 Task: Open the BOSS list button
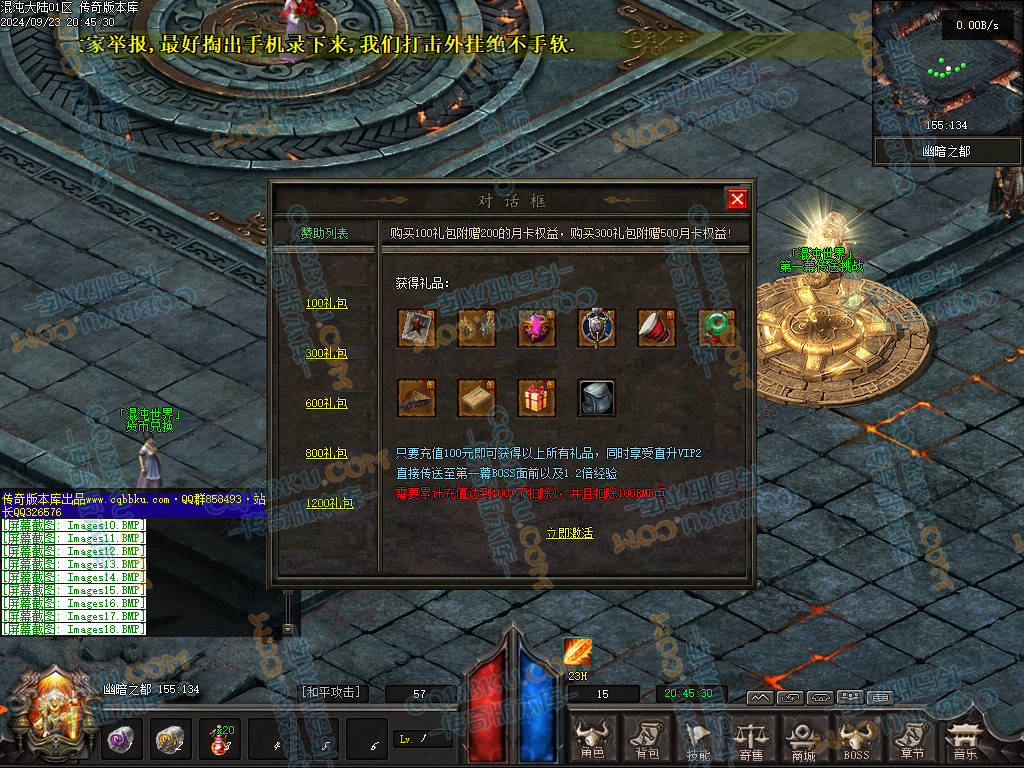[855, 740]
